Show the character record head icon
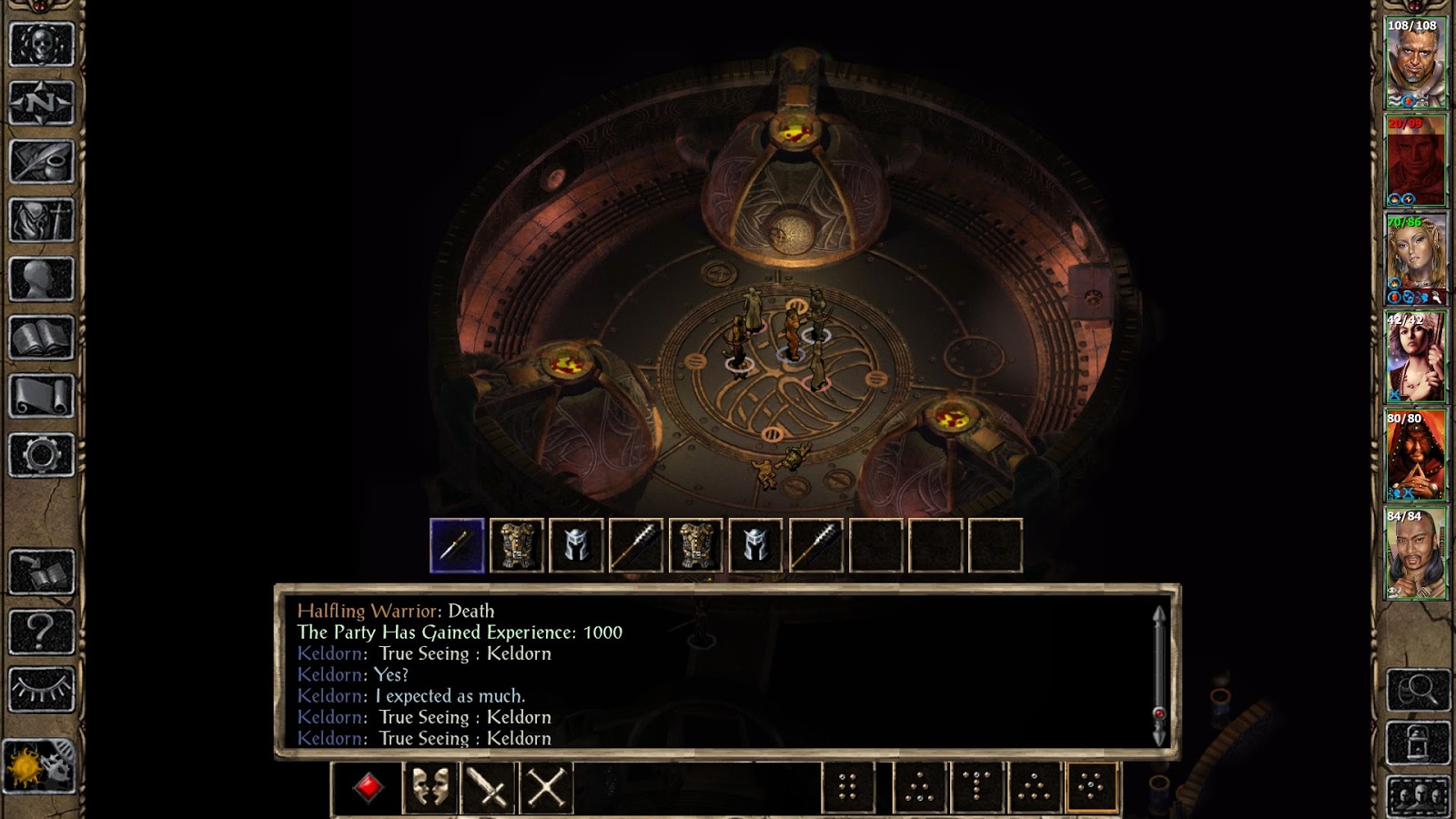The height and width of the screenshot is (819, 1456). point(41,279)
